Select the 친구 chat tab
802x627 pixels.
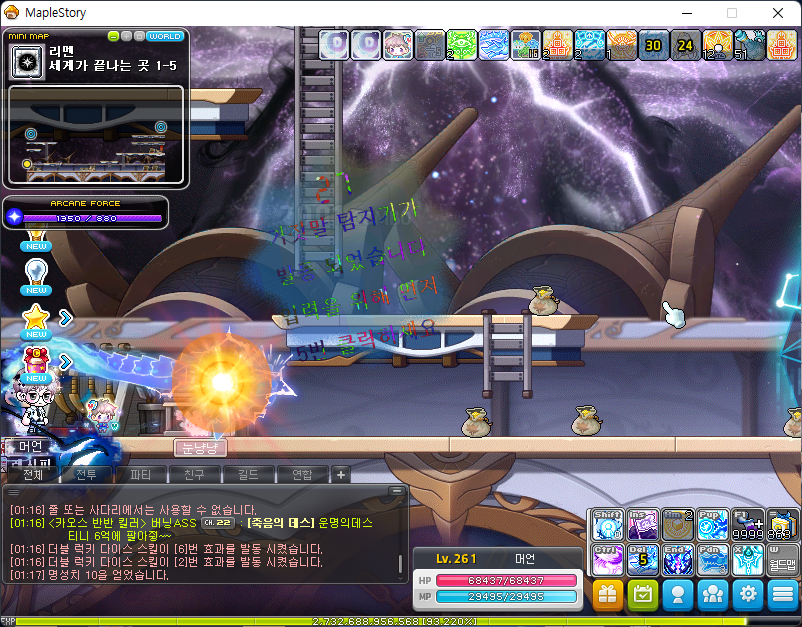[194, 474]
